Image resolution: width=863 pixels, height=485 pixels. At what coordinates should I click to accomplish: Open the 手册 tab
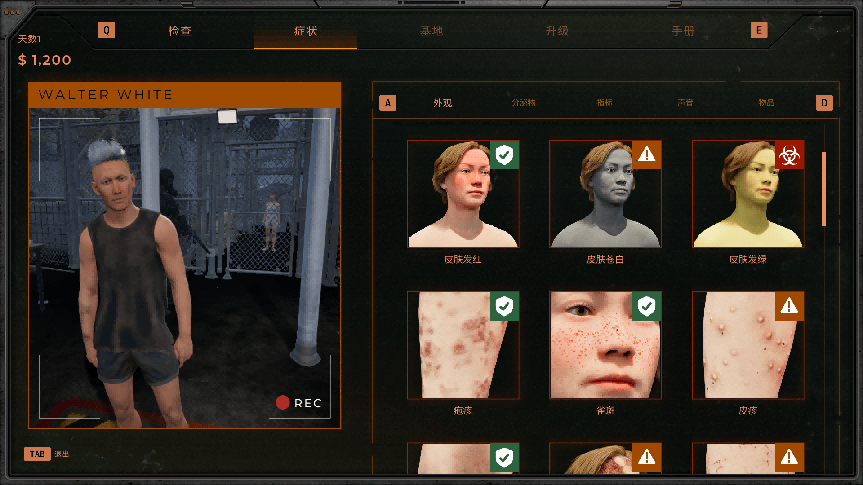[x=683, y=31]
